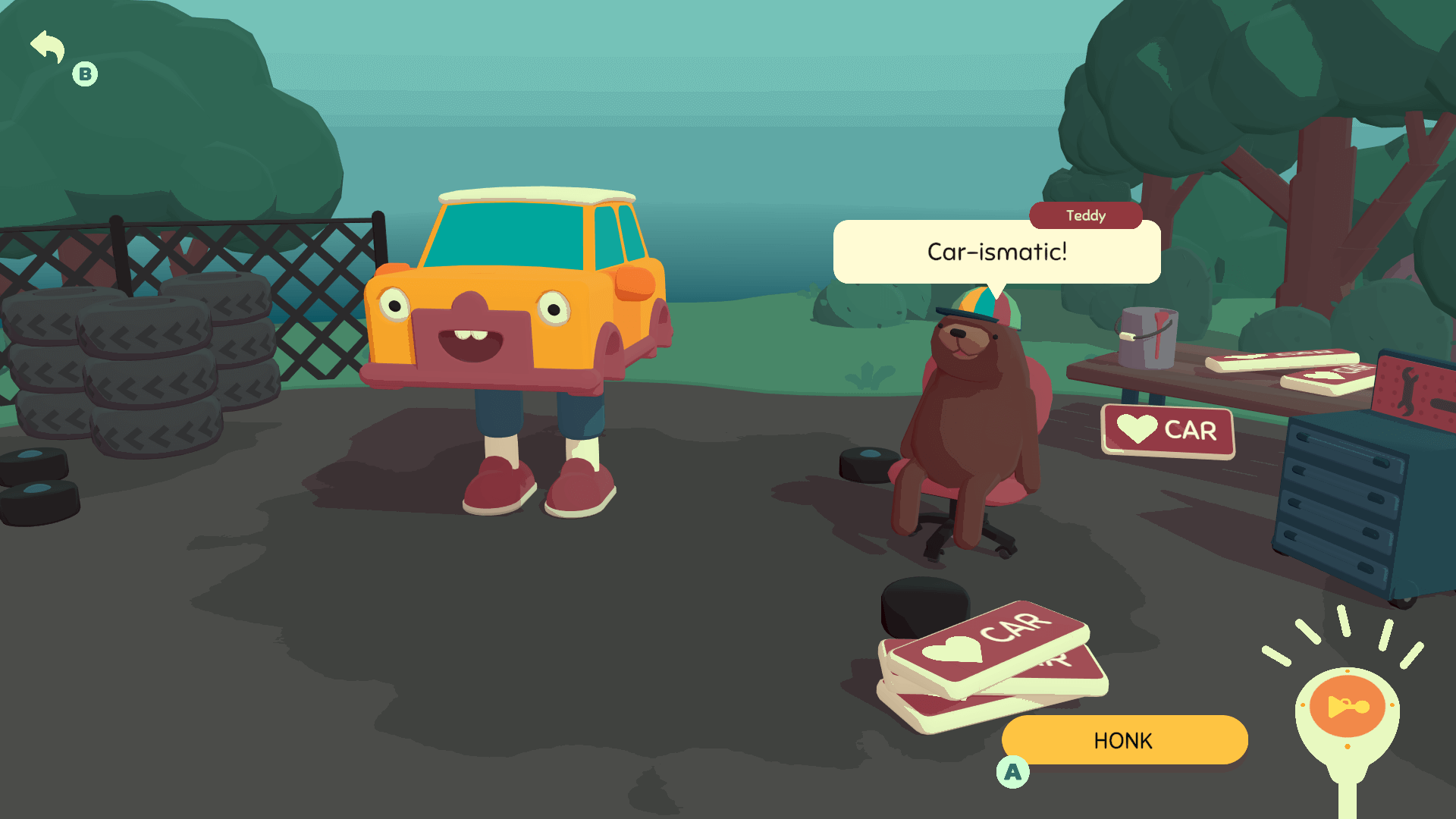Go back with the return arrow
This screenshot has width=1456, height=819.
tap(48, 47)
